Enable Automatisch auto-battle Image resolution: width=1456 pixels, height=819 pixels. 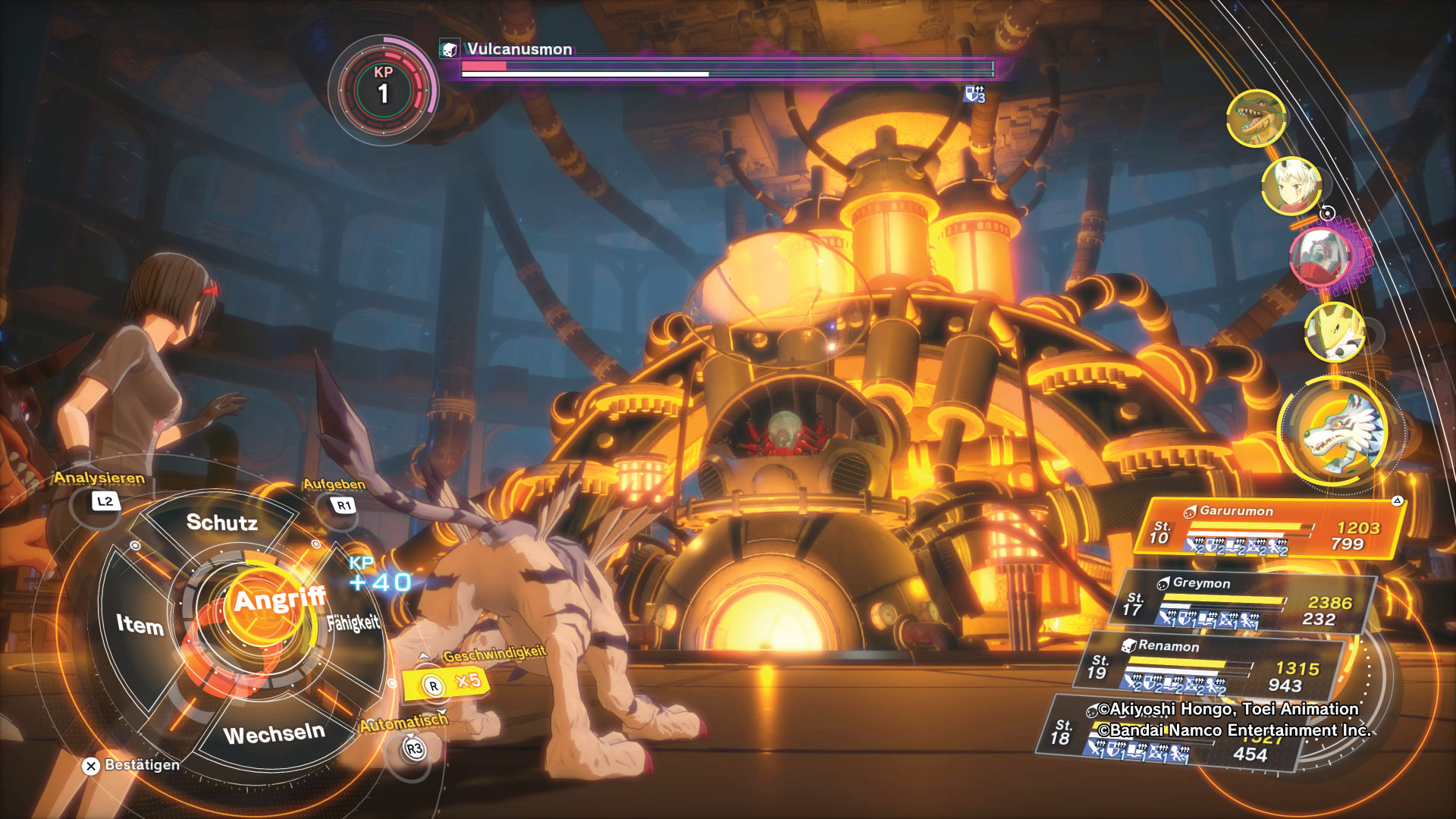tap(413, 749)
